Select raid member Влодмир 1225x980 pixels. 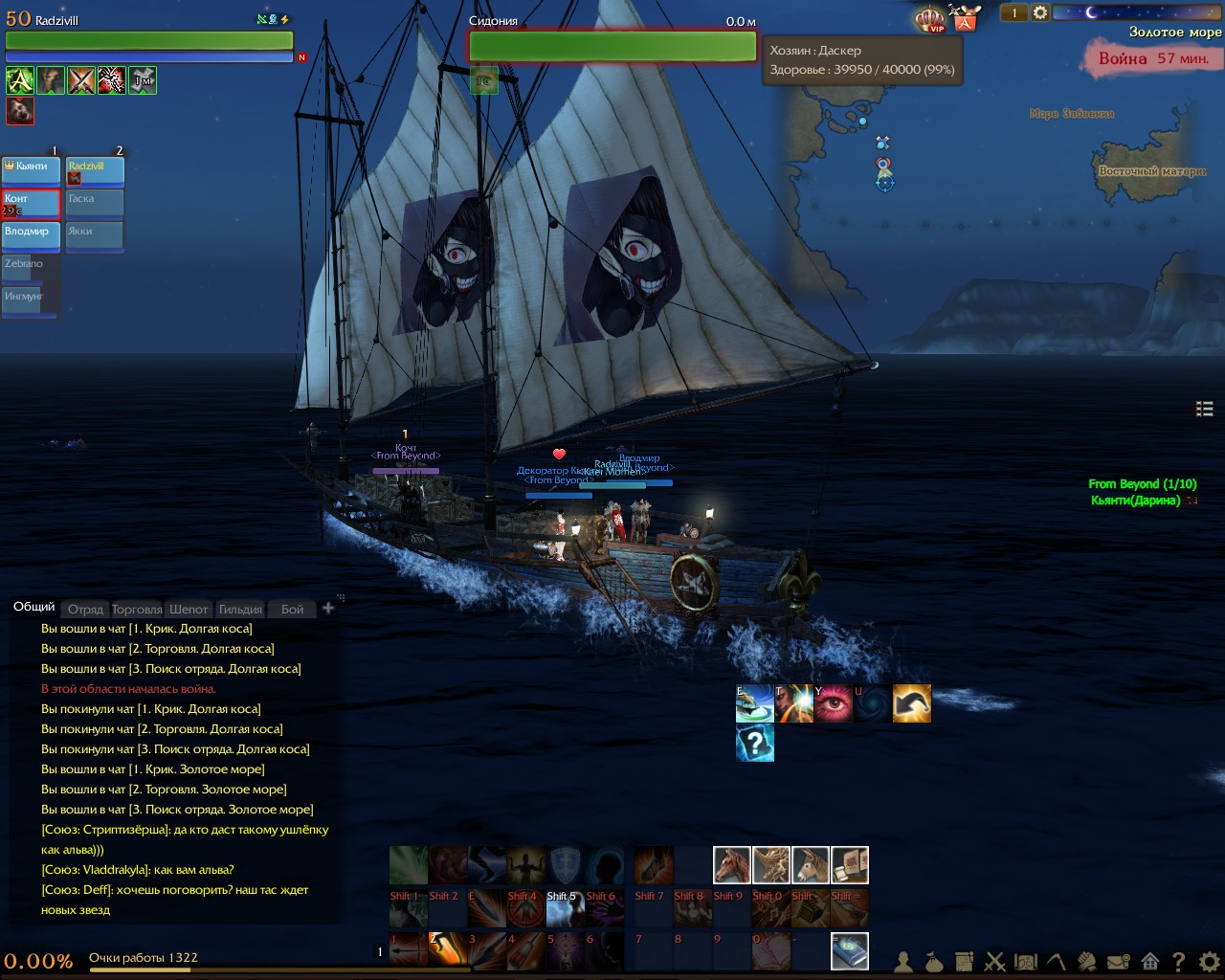click(x=32, y=234)
